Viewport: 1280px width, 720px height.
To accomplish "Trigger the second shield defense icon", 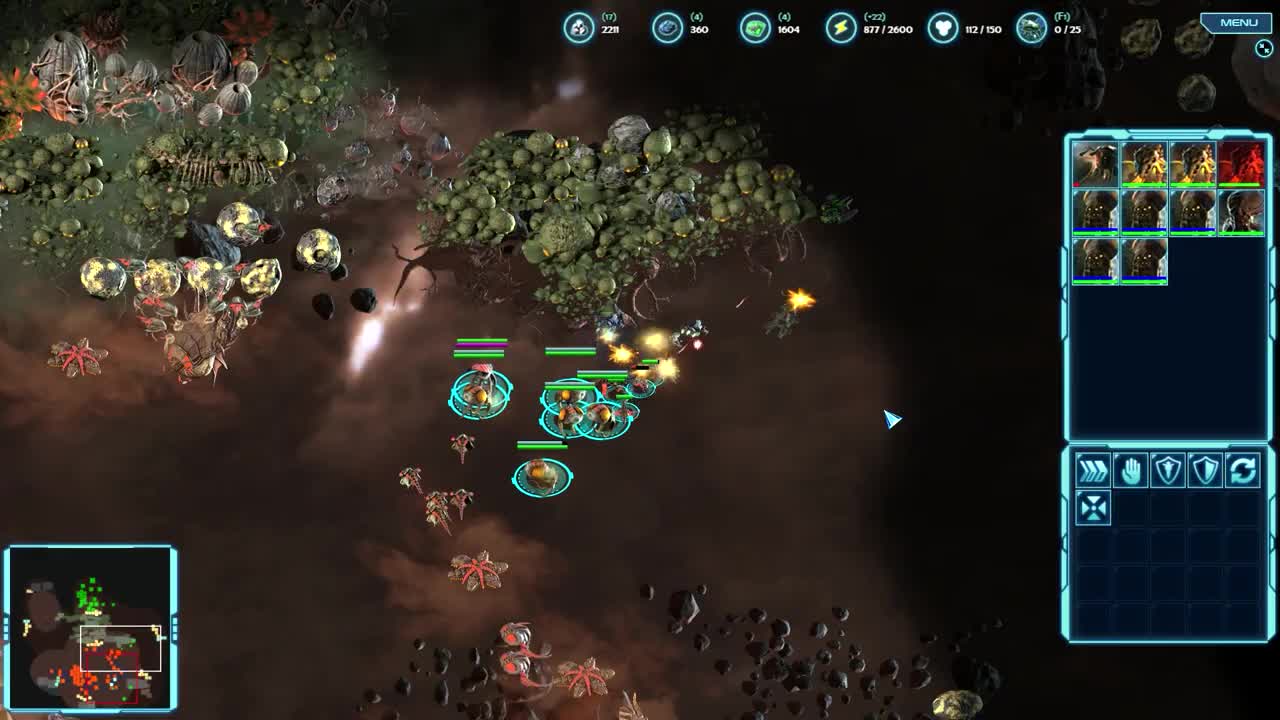I will coord(1205,470).
